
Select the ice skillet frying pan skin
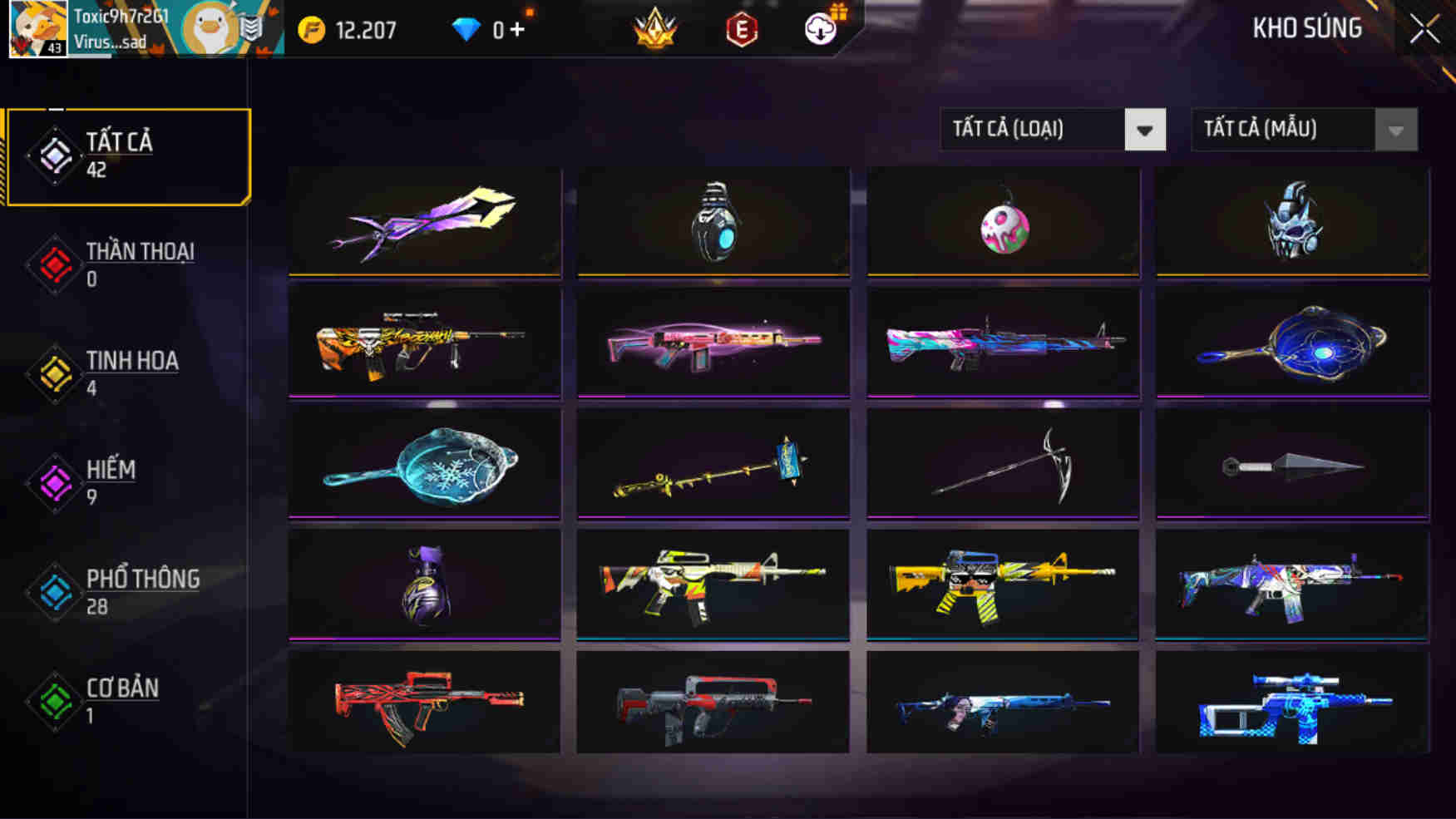[x=425, y=464]
